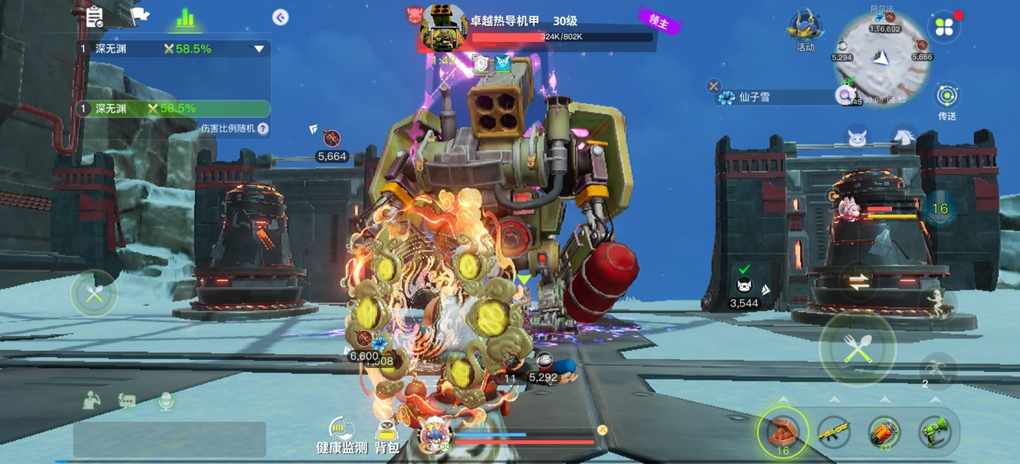Select the green gun hotbar slot

point(935,432)
